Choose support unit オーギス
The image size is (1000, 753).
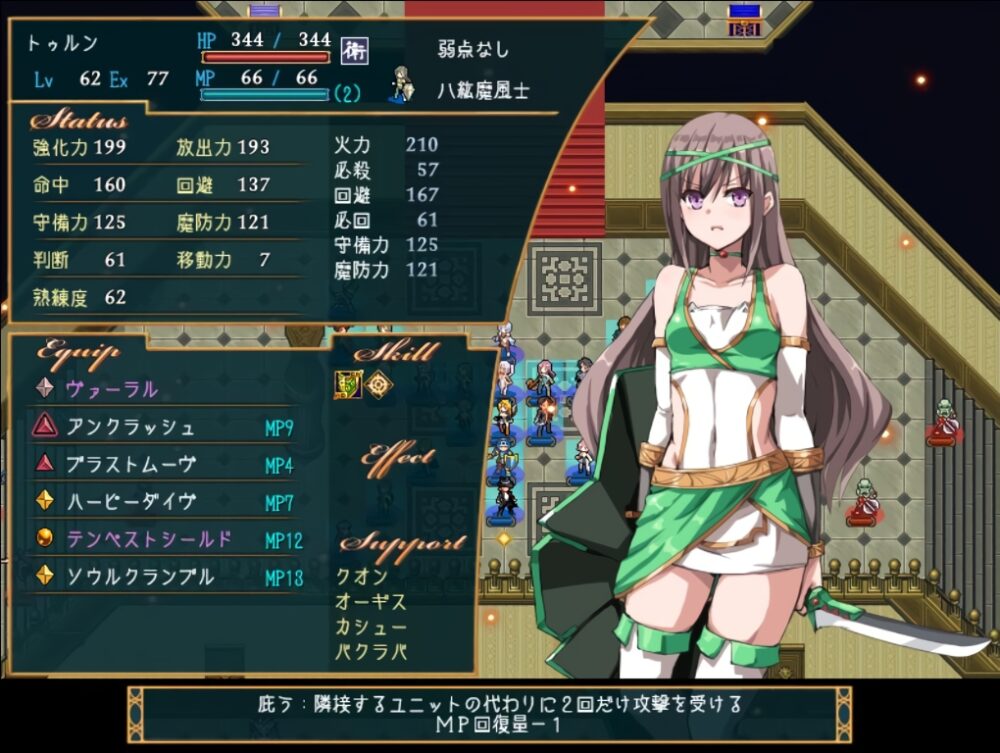coord(372,603)
